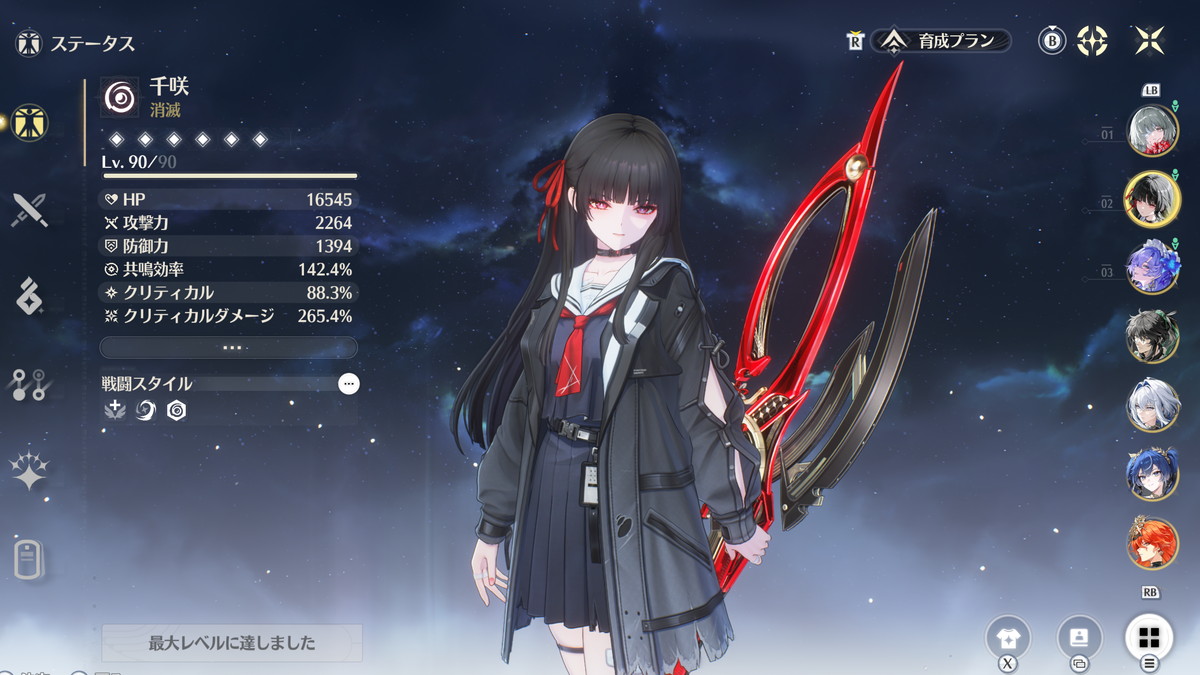
Task: Switch to the weapon tab with crossed swords
Action: pyautogui.click(x=29, y=211)
